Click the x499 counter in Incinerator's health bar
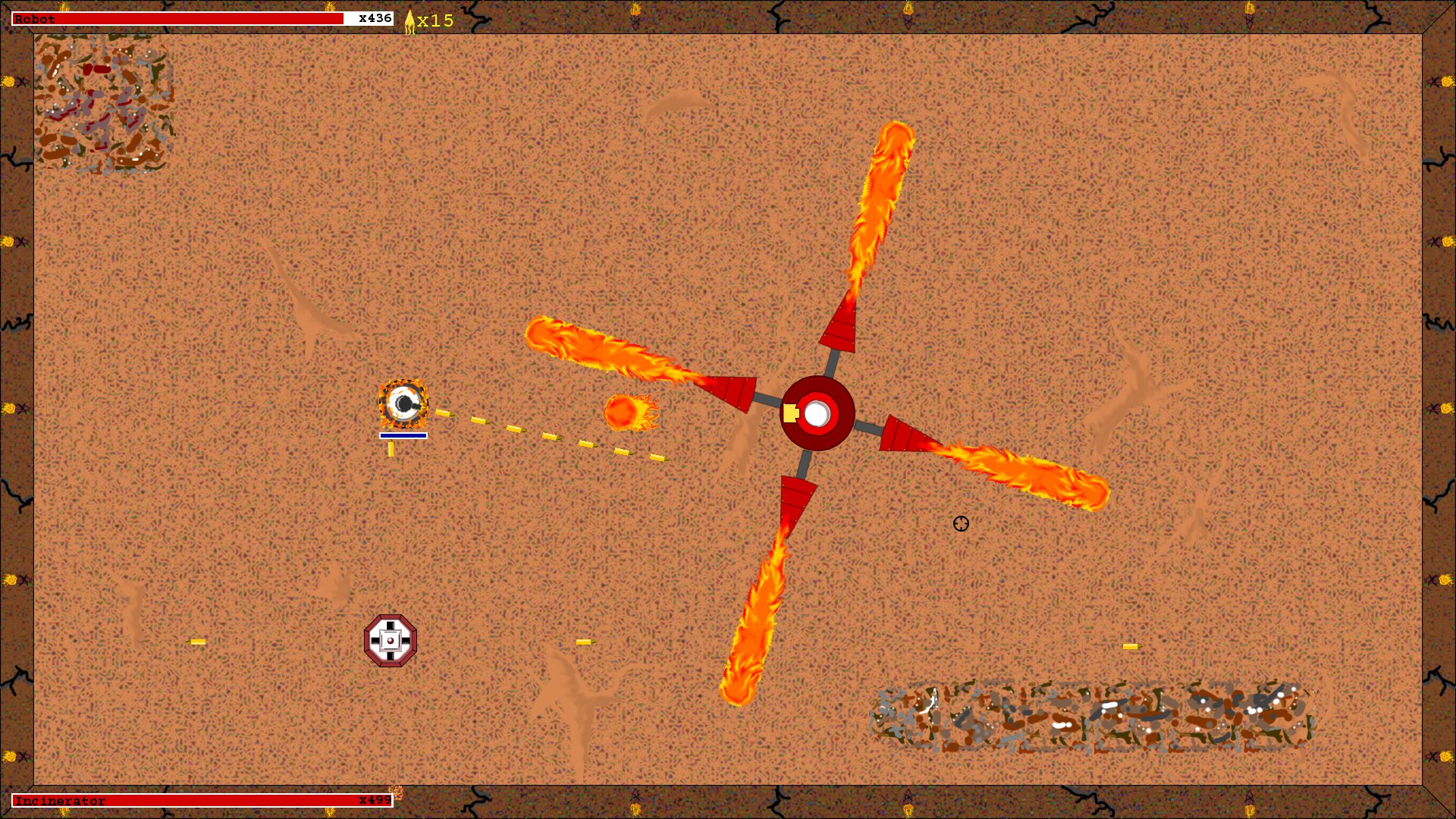The height and width of the screenshot is (819, 1456). (374, 800)
